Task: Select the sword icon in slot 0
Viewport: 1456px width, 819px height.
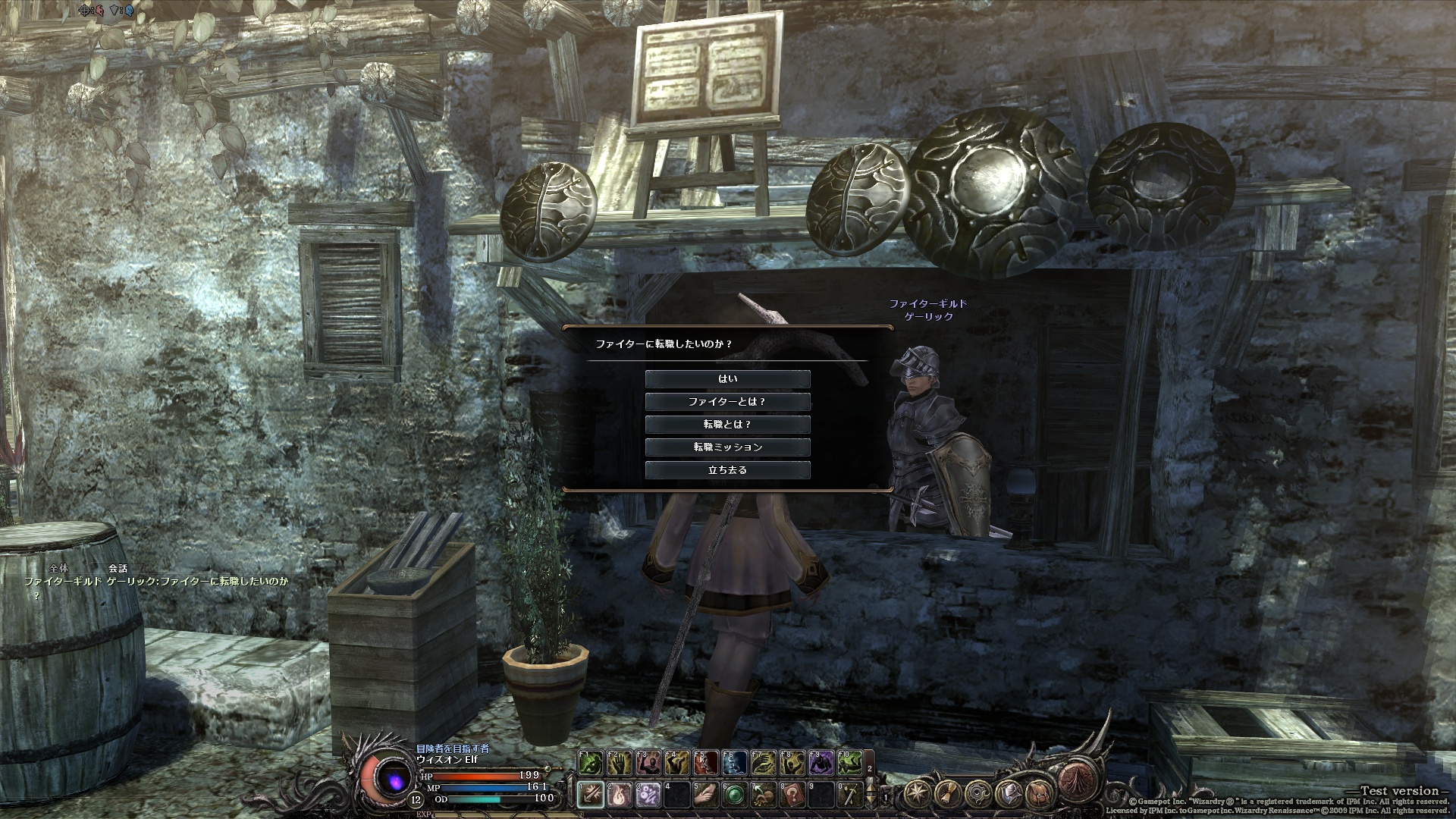Action: coord(849,795)
